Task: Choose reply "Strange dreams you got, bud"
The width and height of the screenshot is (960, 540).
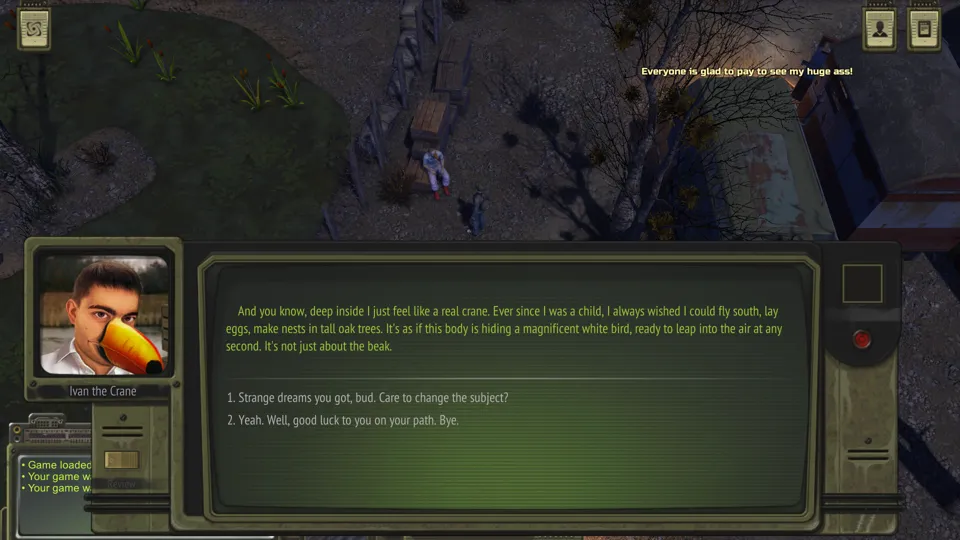Action: point(367,398)
